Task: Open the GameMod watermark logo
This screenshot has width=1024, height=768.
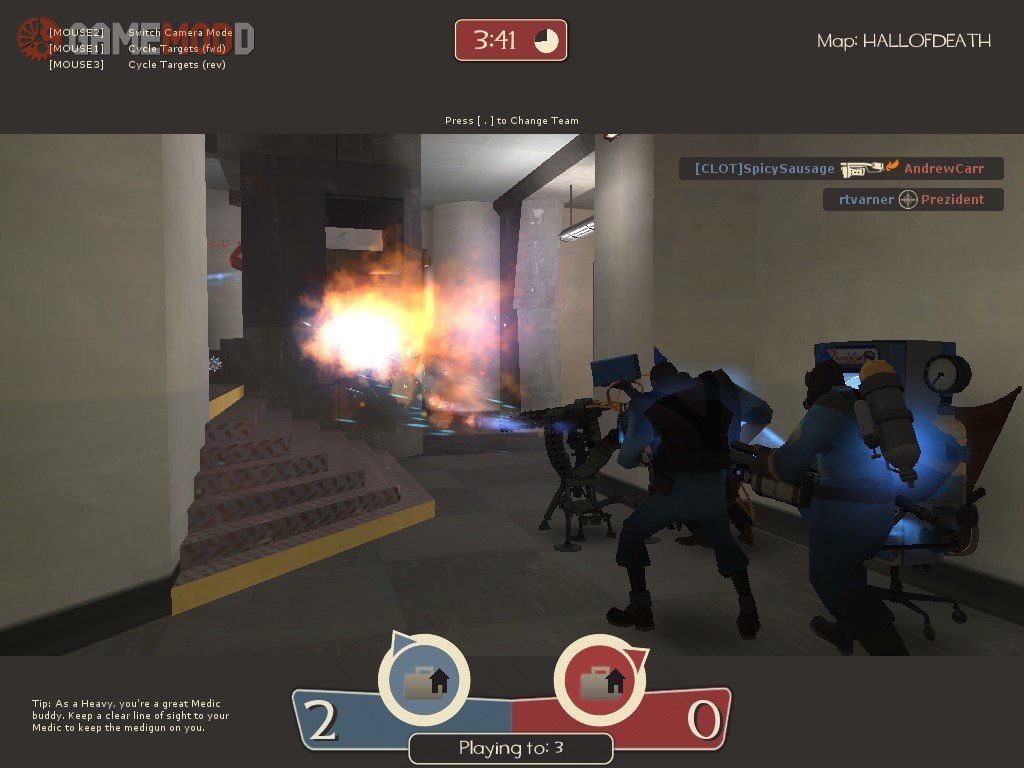Action: (x=135, y=38)
